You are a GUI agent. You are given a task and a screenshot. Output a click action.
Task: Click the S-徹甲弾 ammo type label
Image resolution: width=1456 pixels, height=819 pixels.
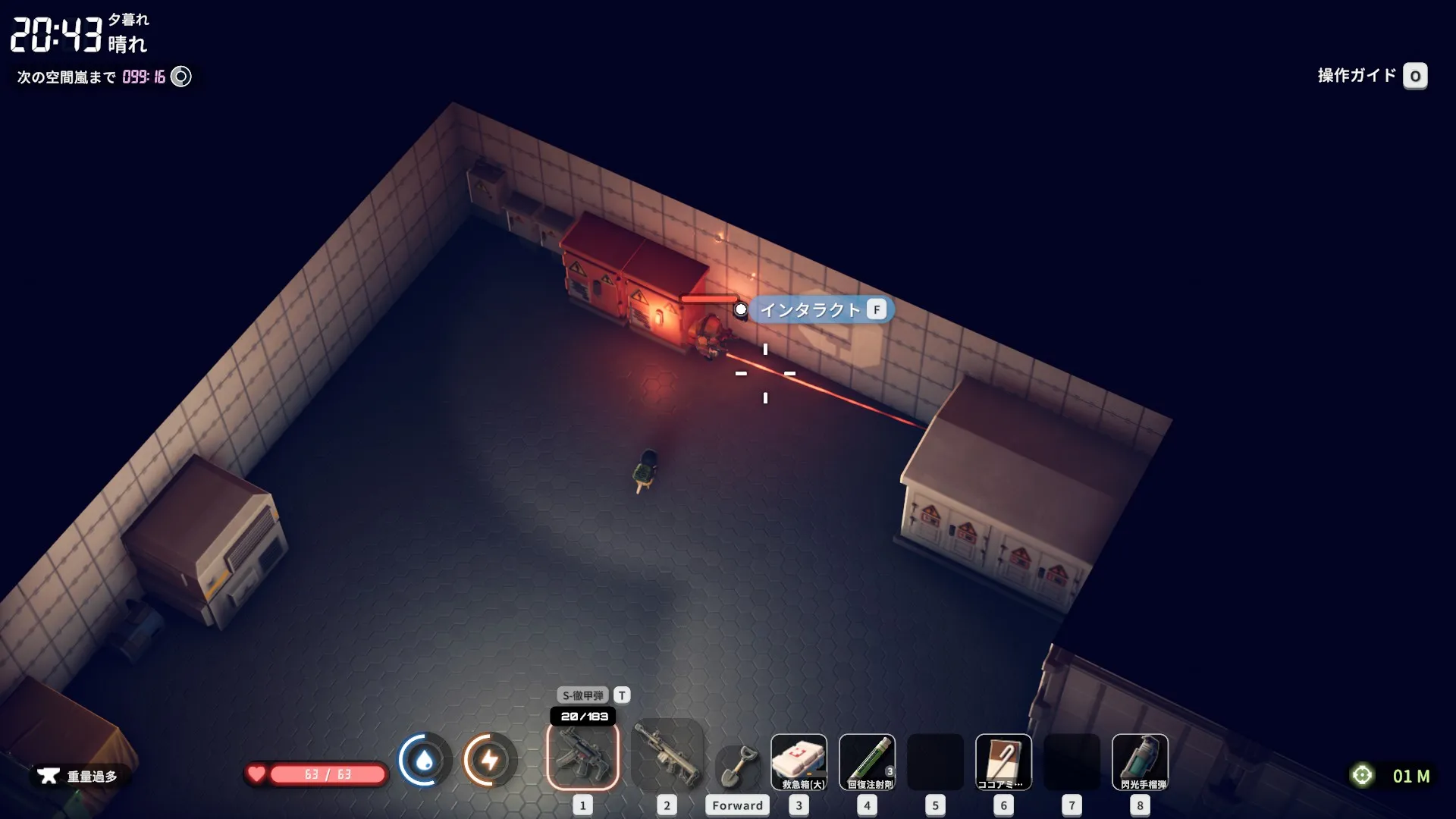pos(583,695)
